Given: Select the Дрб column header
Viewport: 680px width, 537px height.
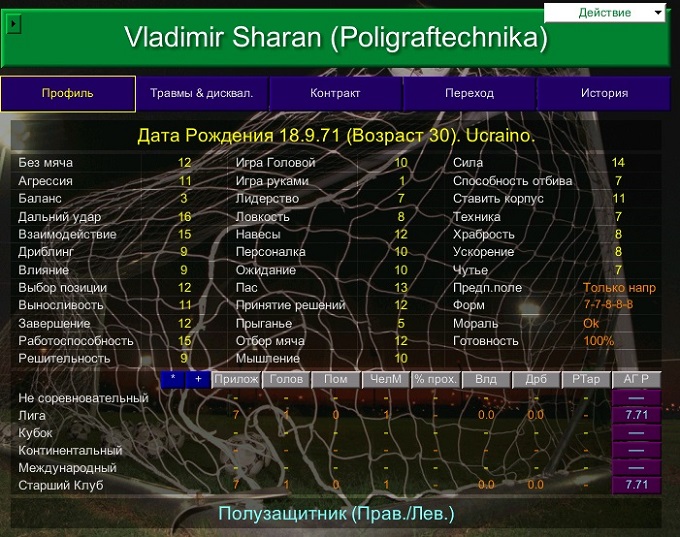Looking at the screenshot, I should (536, 379).
